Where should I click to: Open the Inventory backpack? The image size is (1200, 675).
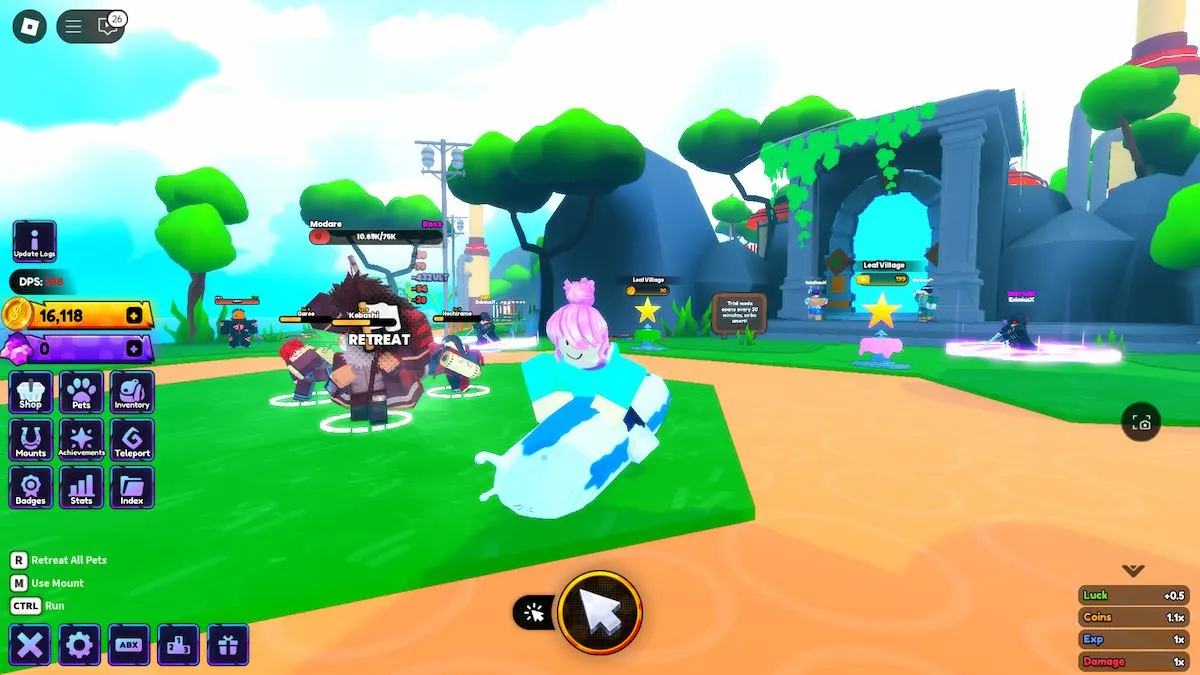tap(132, 392)
